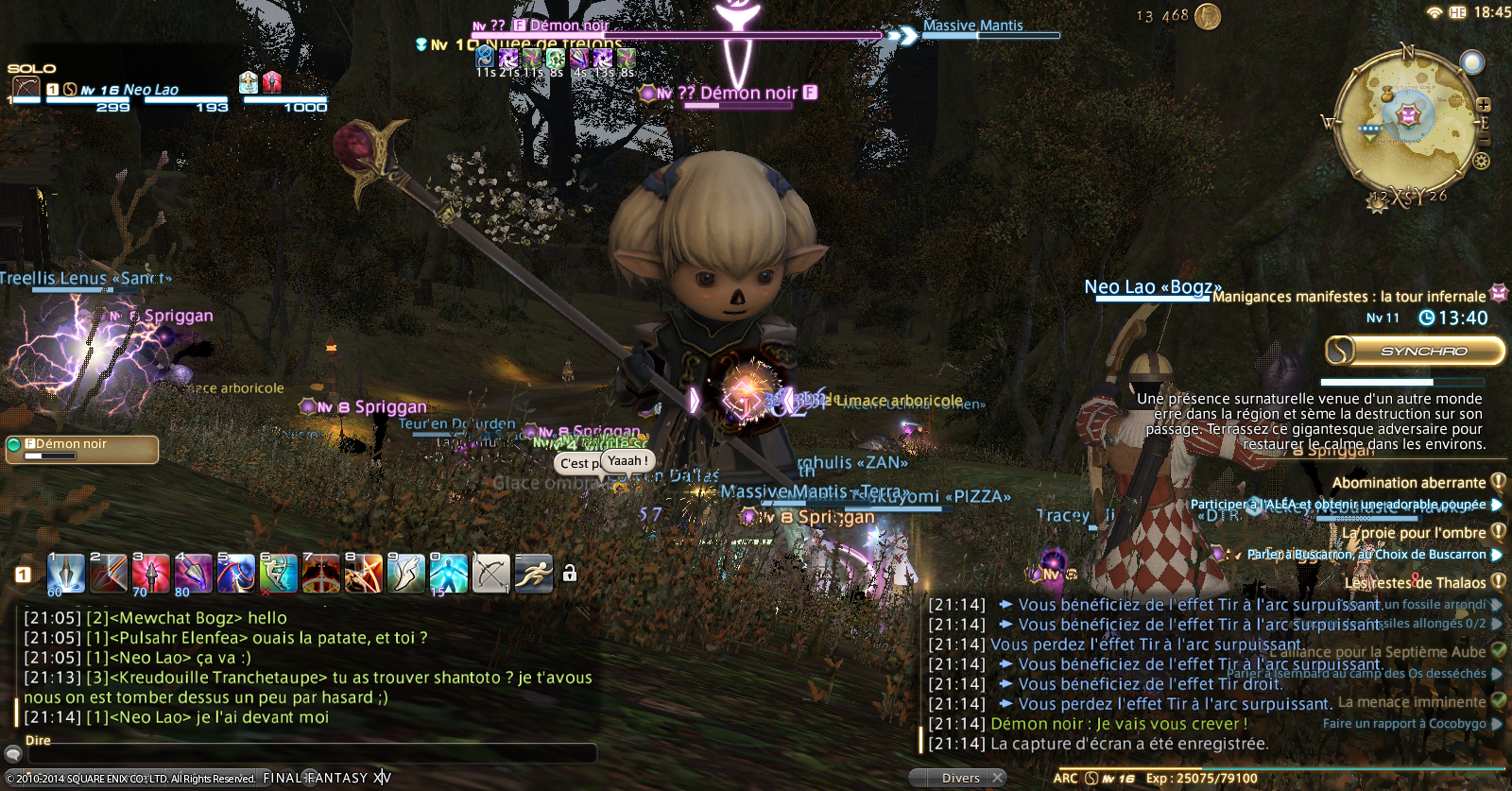Activate the Sprint running figure icon
1512x791 pixels.
[x=534, y=574]
